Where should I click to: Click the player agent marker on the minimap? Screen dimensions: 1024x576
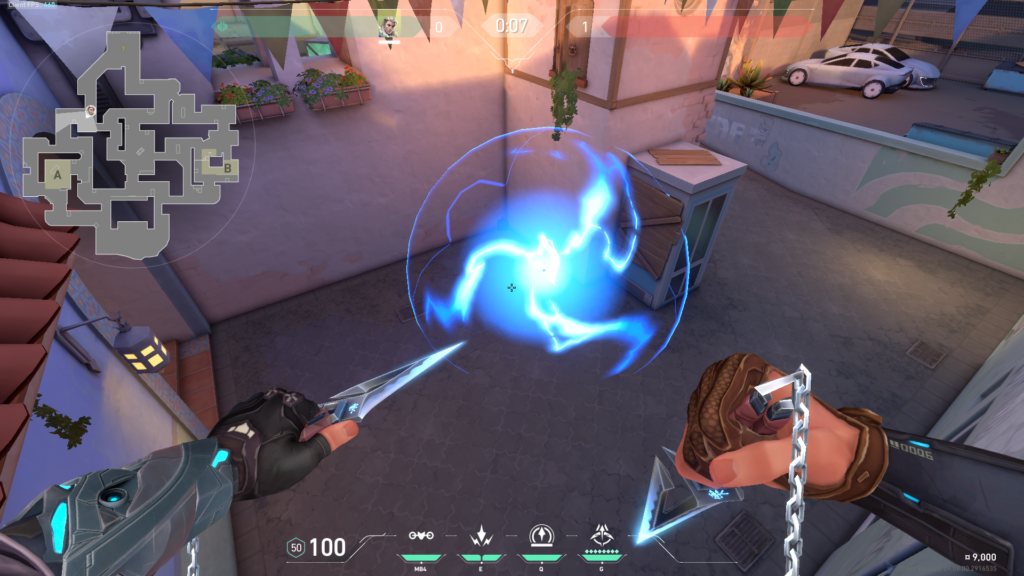pyautogui.click(x=91, y=110)
